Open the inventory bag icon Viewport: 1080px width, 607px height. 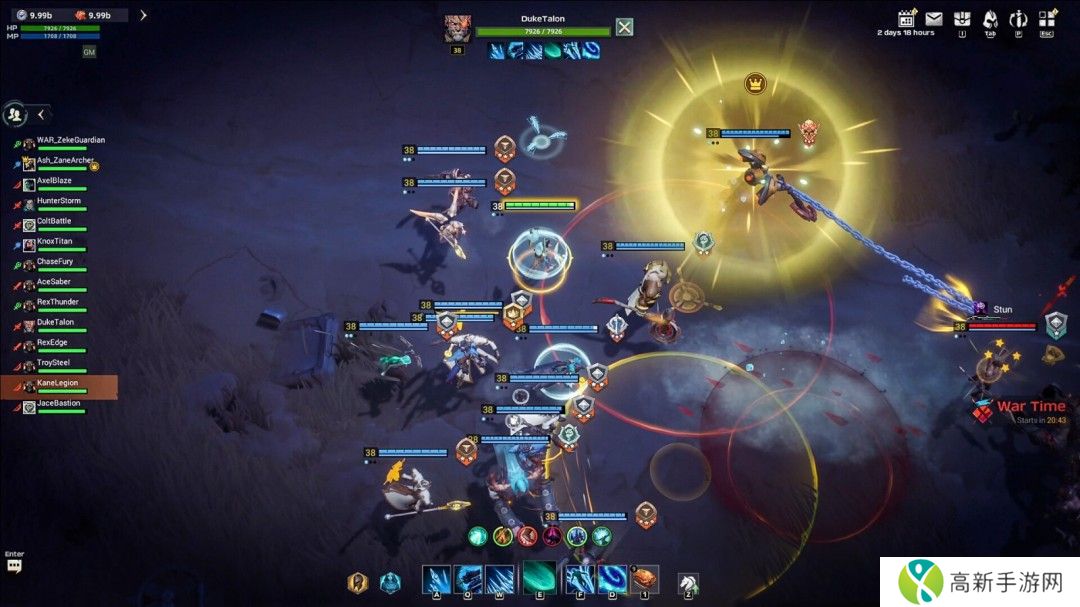962,19
